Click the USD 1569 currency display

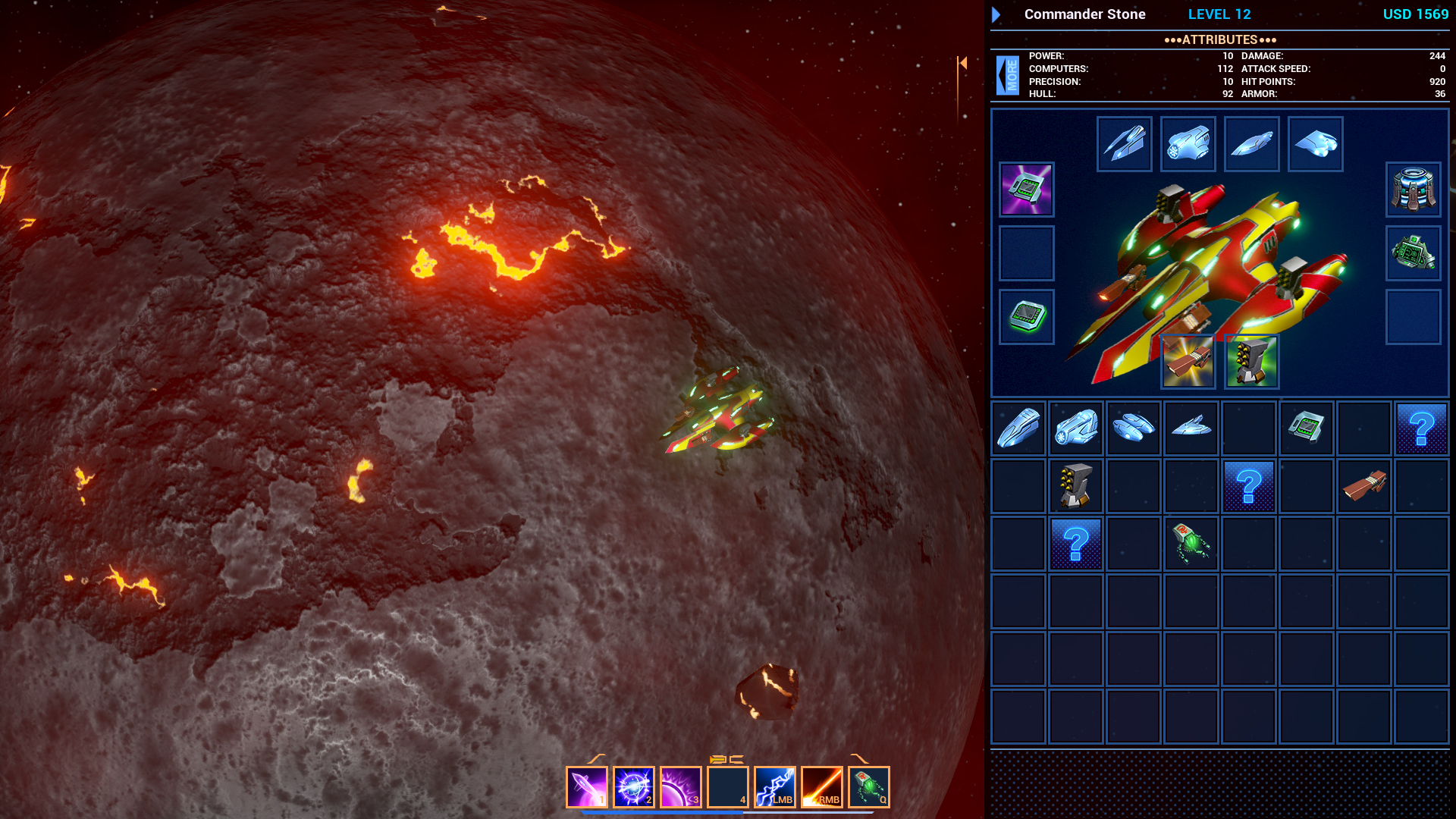[x=1415, y=14]
